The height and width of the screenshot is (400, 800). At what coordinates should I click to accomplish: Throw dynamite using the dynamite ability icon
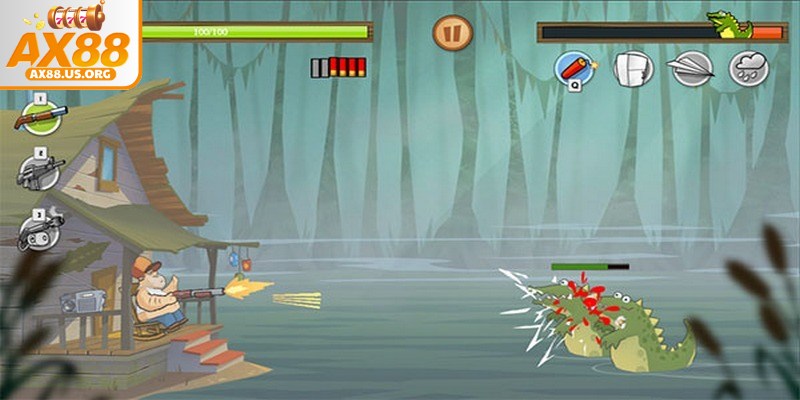575,68
